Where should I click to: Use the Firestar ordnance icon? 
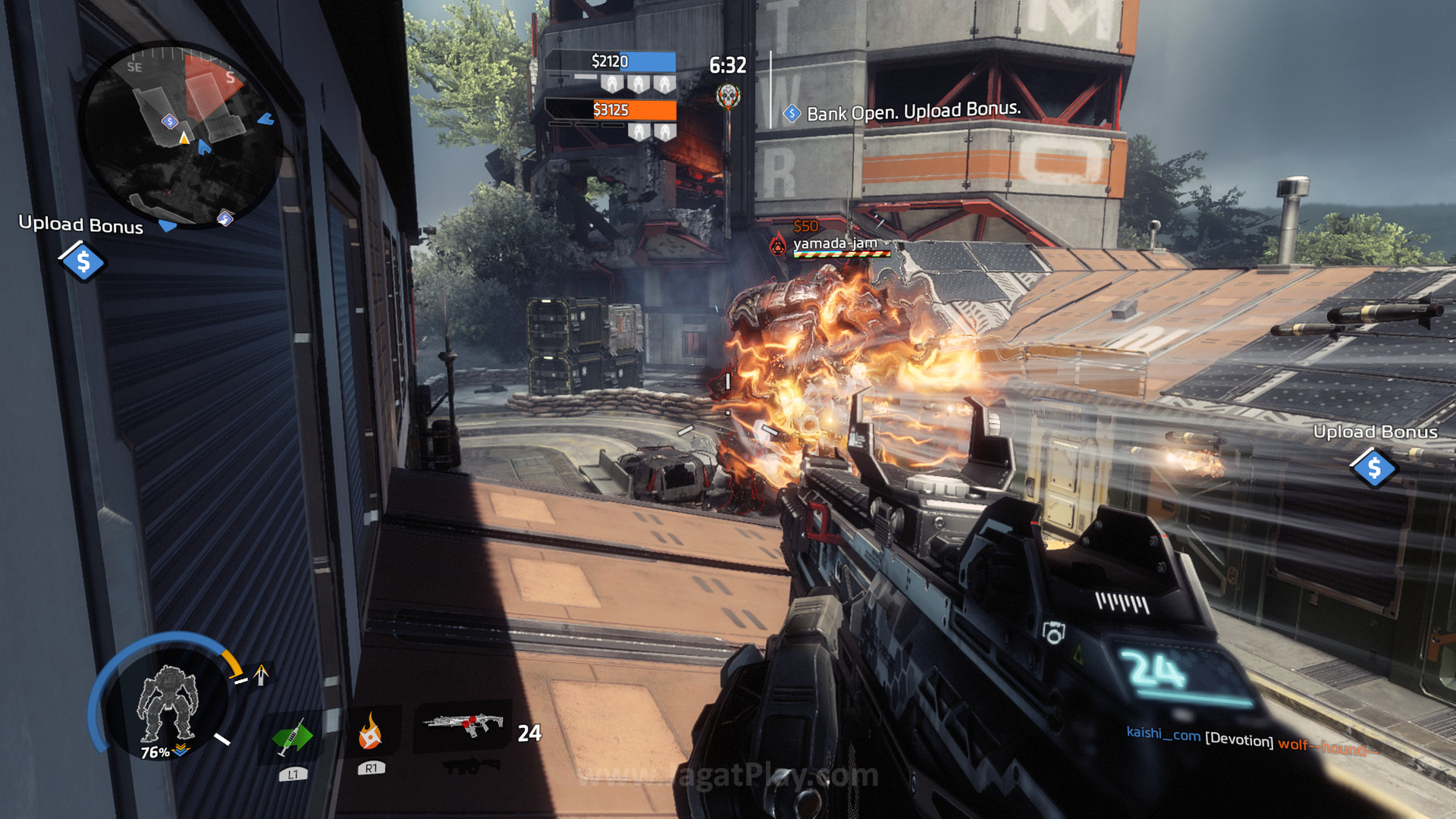click(x=370, y=731)
